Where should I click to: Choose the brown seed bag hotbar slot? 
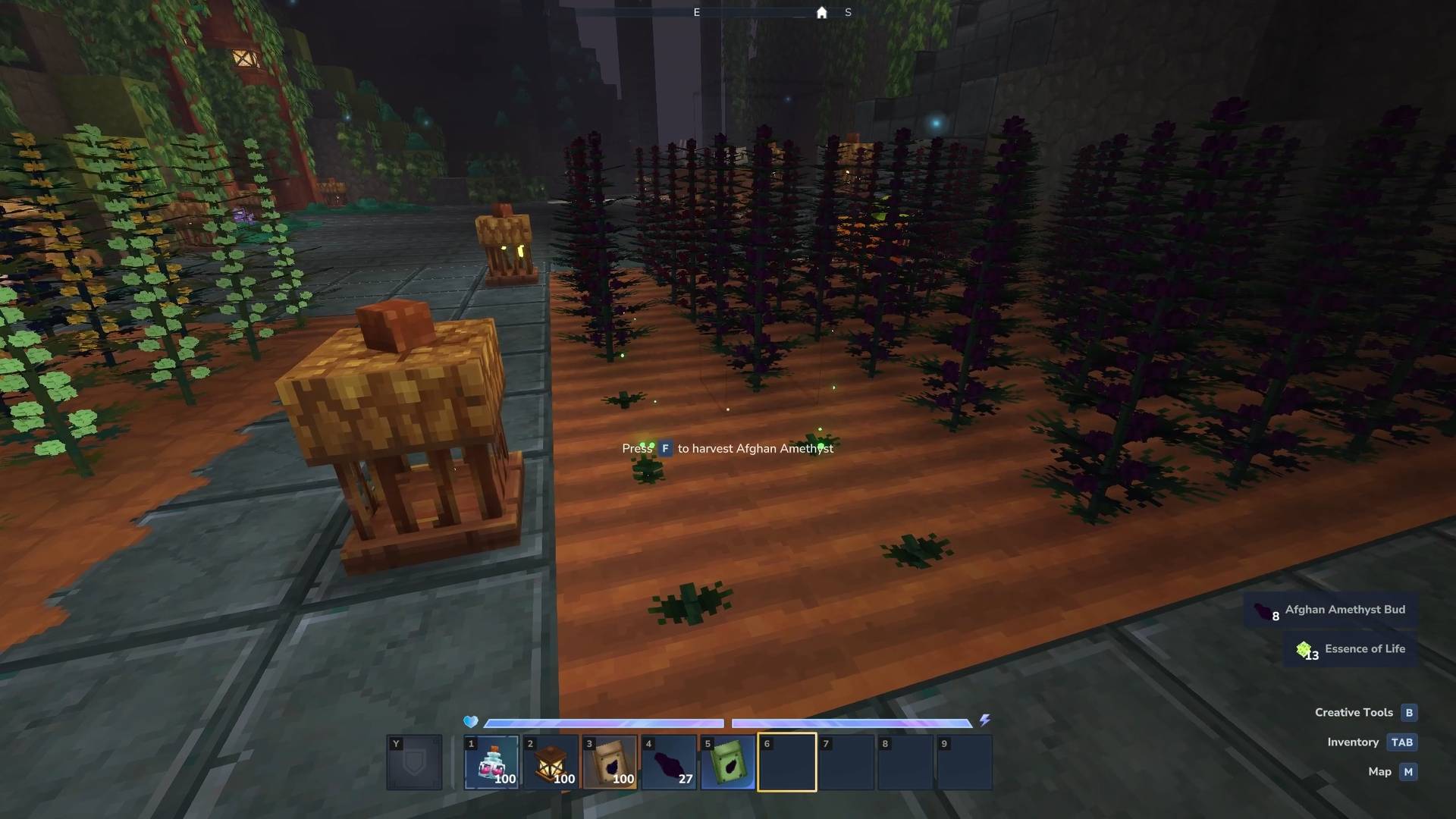(x=610, y=762)
